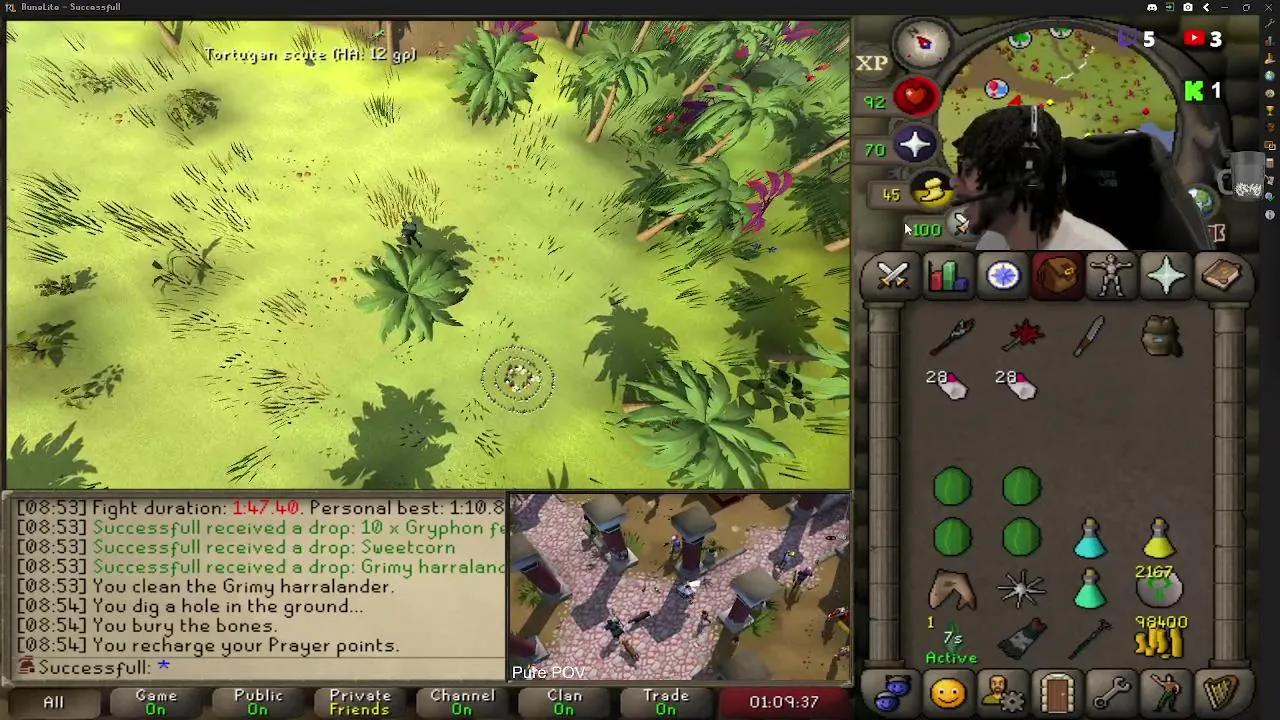Change the Trade chat filter
Image resolution: width=1280 pixels, height=720 pixels.
coord(665,700)
